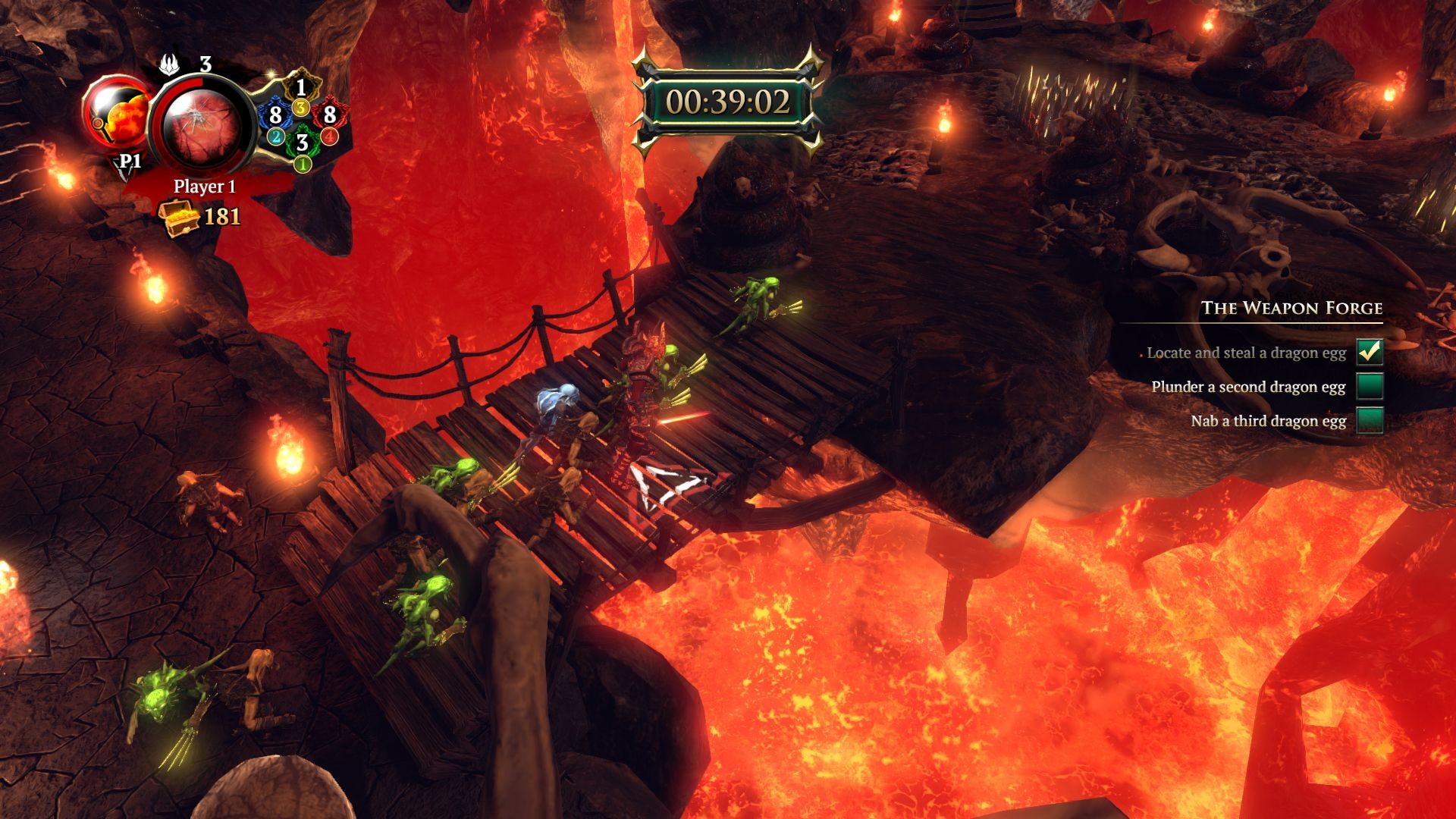This screenshot has width=1456, height=819.
Task: Choose the yellow minion crest showing 1
Action: coord(301,88)
